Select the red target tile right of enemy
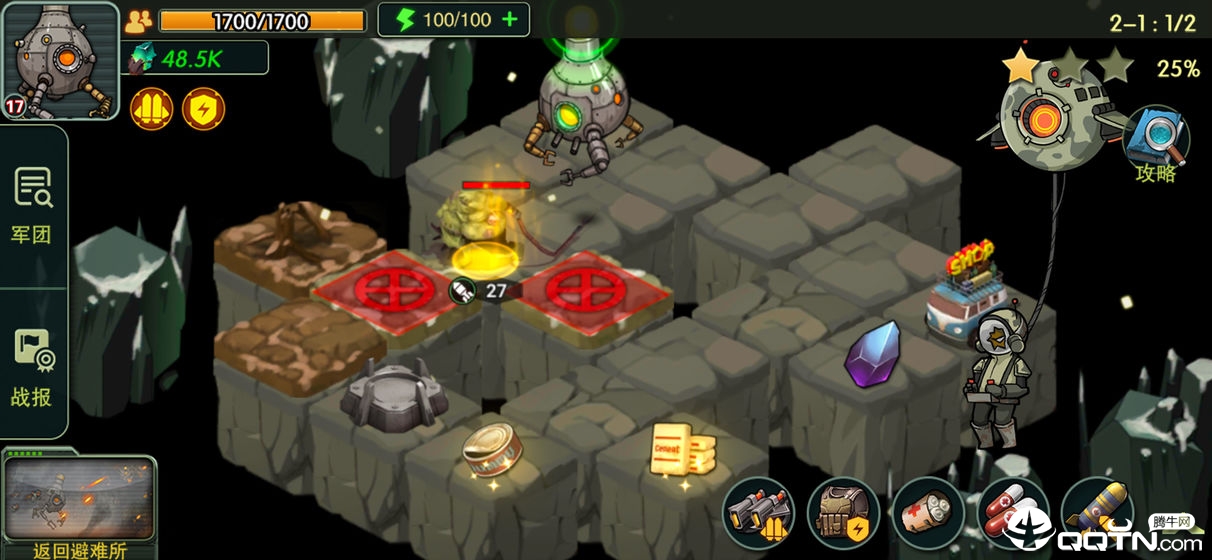 pos(583,291)
